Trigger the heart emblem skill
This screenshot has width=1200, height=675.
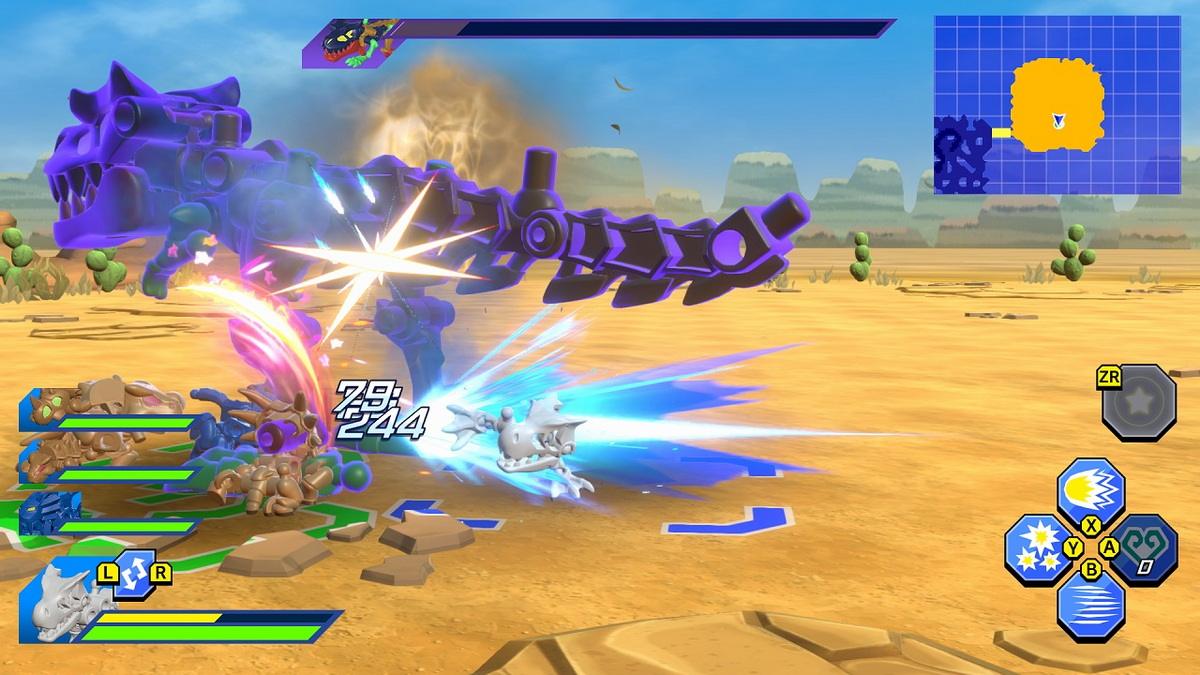(x=1144, y=548)
